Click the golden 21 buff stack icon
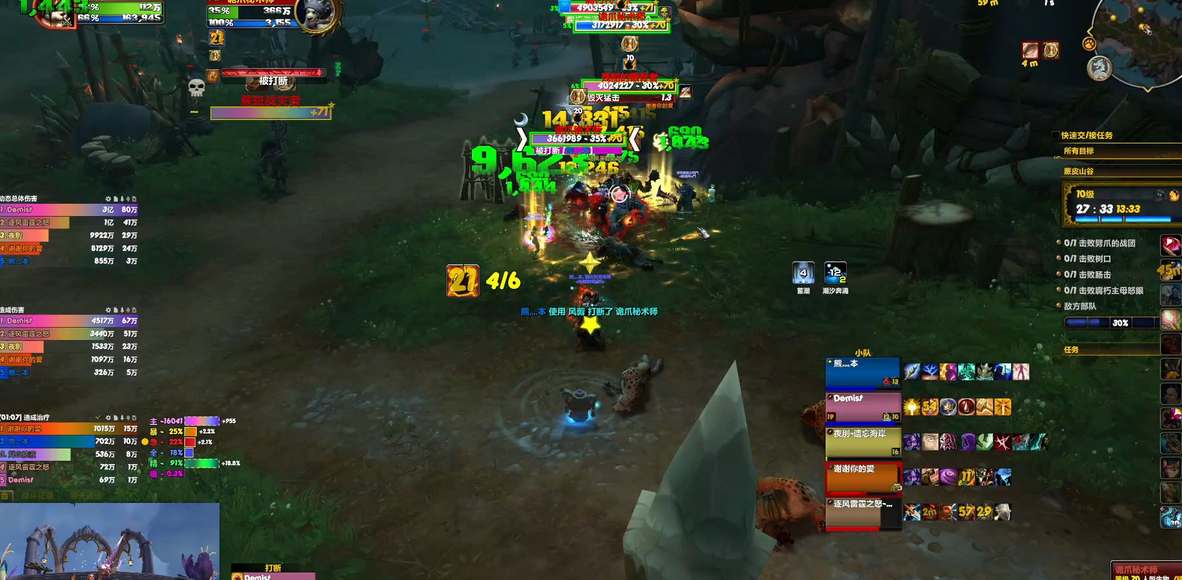 (463, 281)
